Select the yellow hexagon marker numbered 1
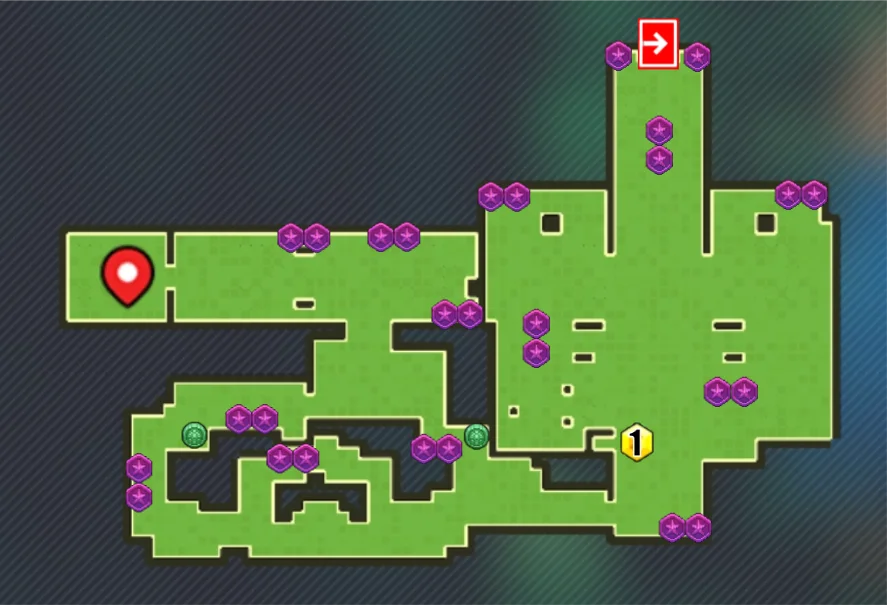887x605 pixels. point(636,441)
